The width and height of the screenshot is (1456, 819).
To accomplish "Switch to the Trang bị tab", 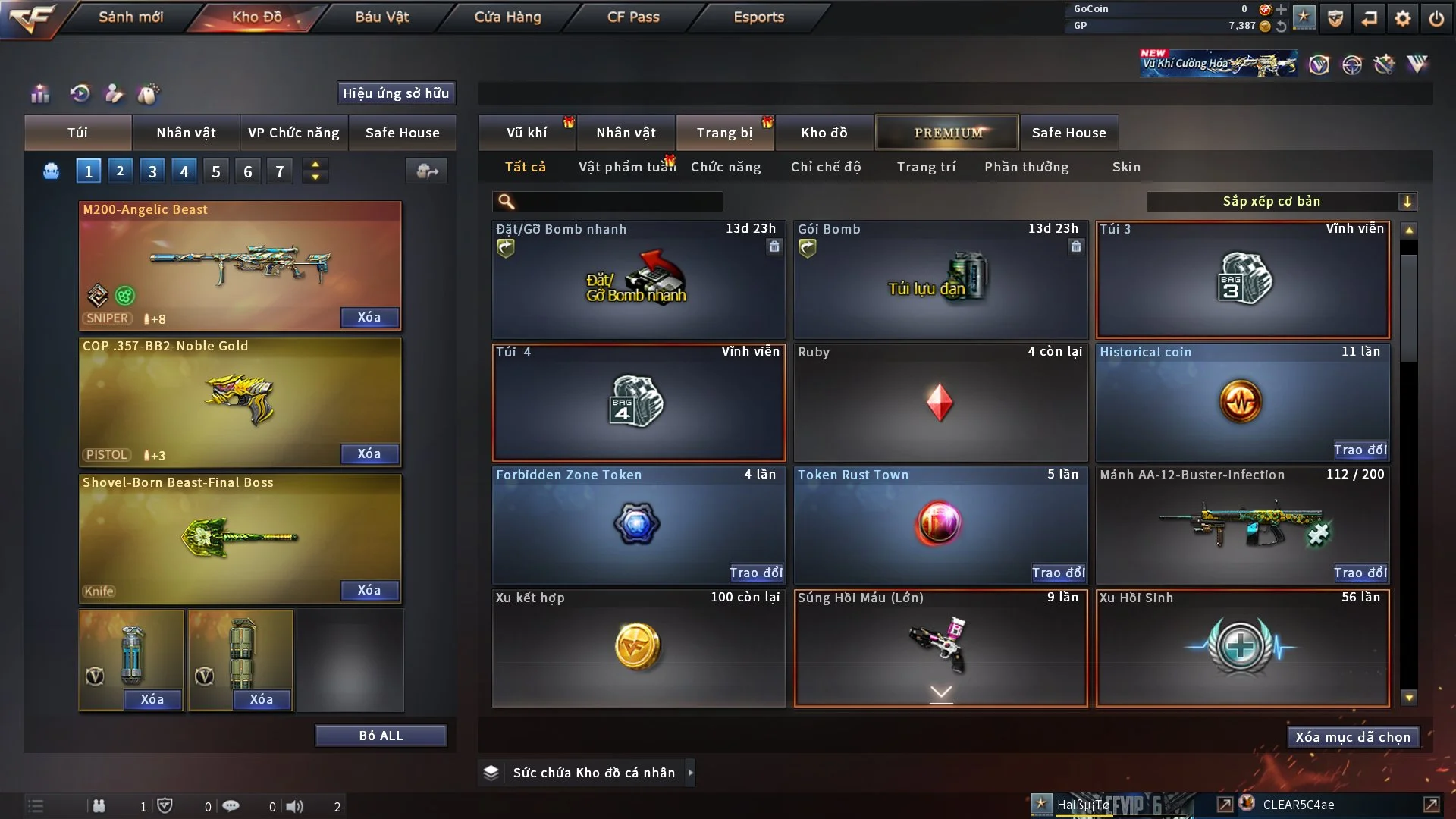I will click(x=724, y=133).
